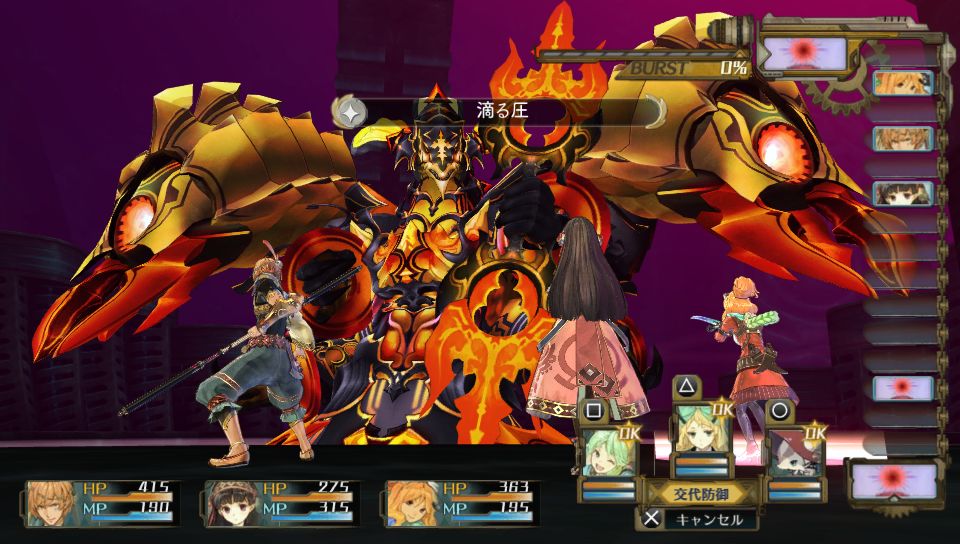
Task: Select the blond man's party status panel
Action: [103, 503]
